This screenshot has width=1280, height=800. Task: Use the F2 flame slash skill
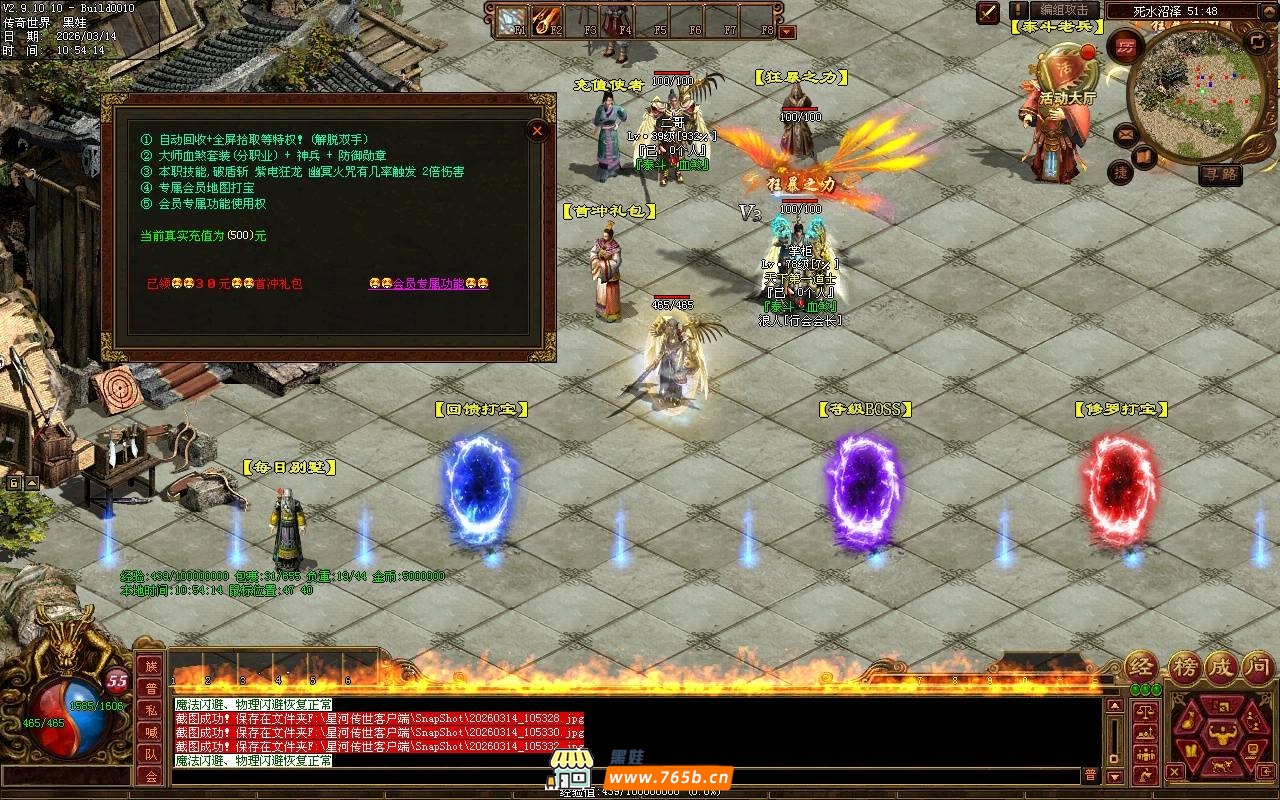coord(547,19)
